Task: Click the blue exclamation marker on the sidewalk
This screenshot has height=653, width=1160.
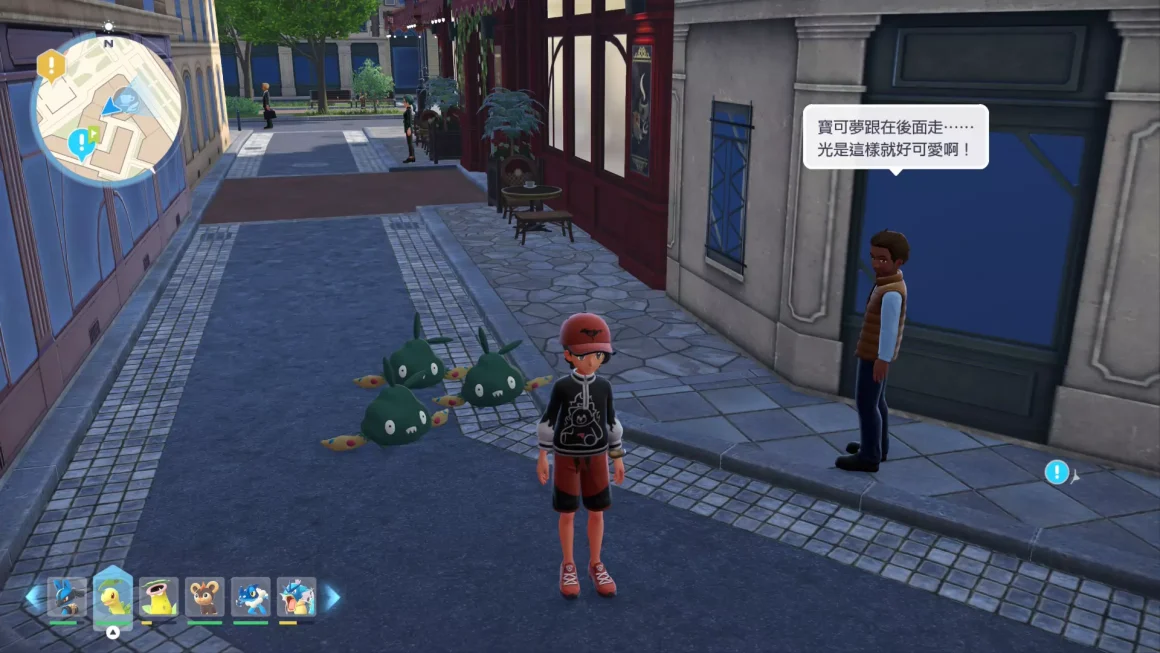Action: pos(1057,472)
